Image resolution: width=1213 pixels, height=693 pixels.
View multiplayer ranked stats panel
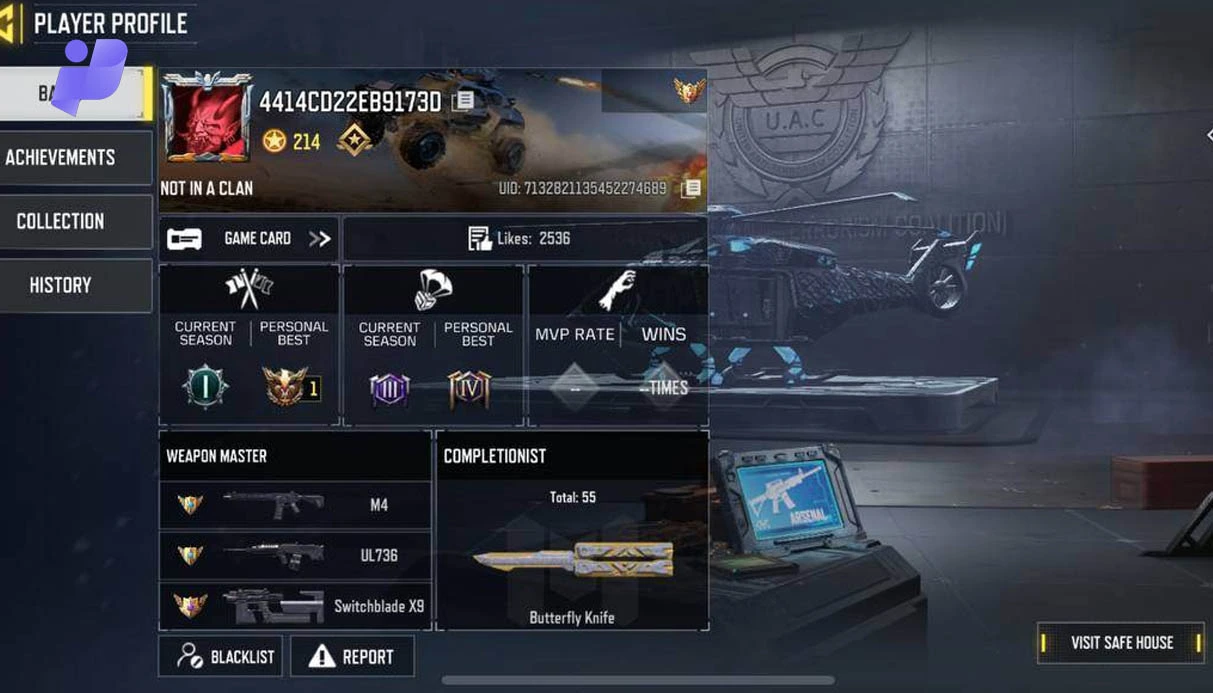point(249,345)
